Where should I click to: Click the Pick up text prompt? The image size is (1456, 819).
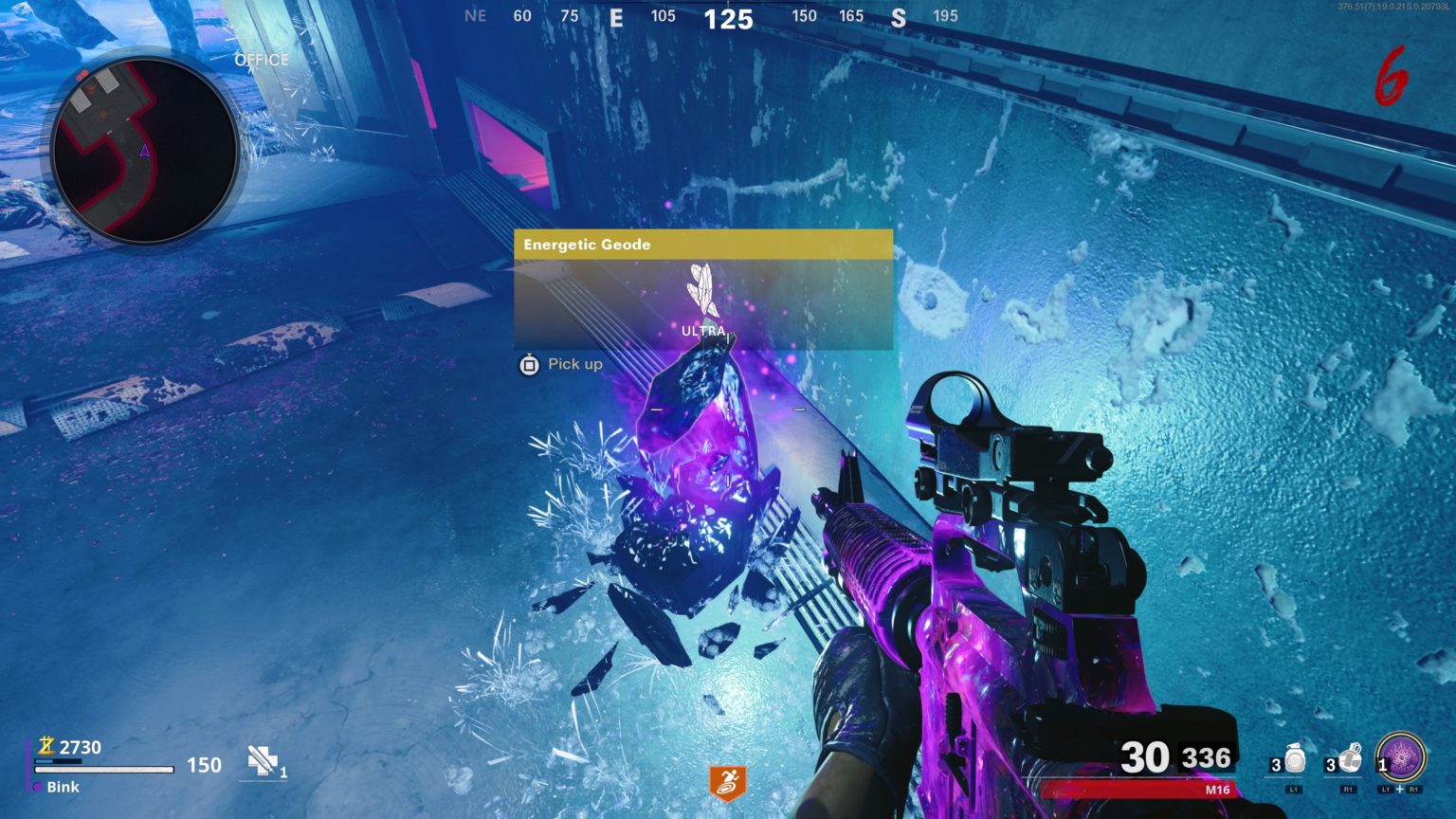pos(574,364)
